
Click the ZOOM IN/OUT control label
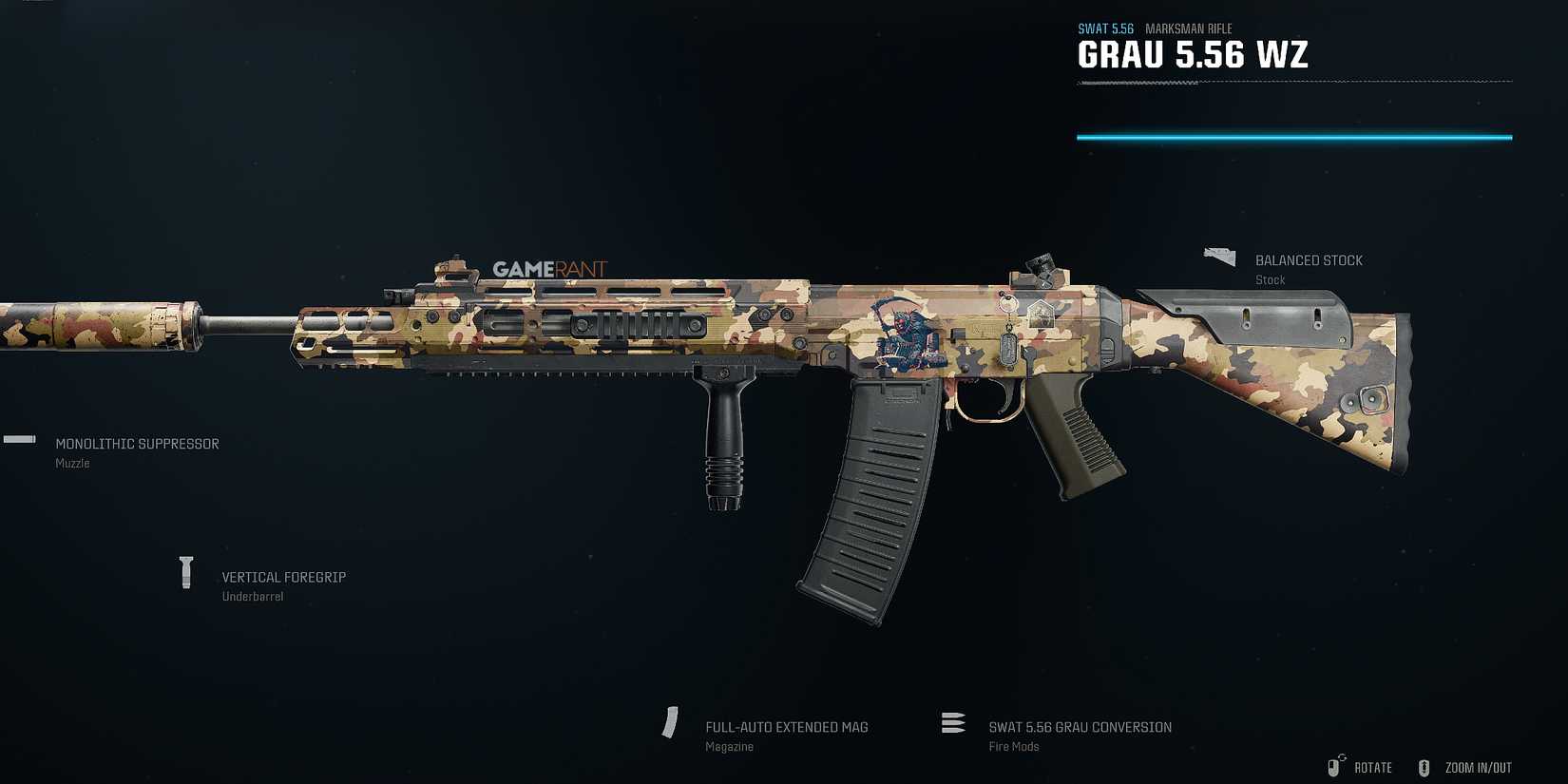(1478, 767)
